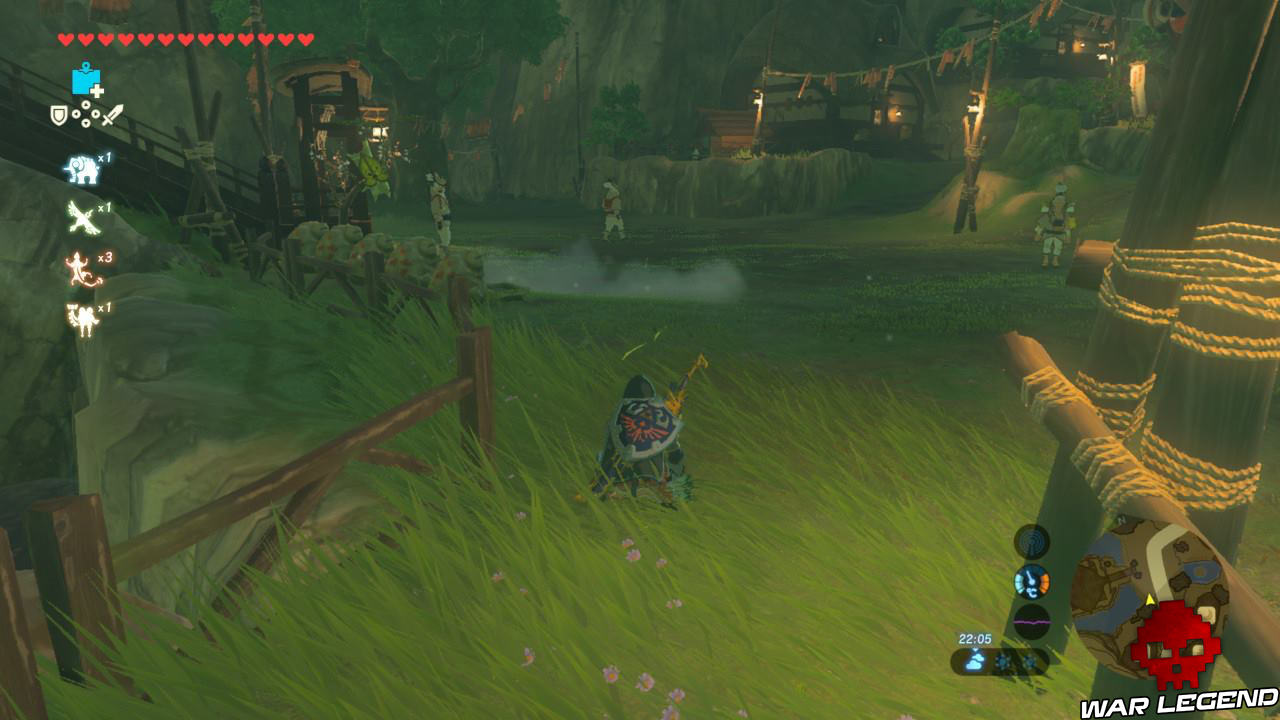Adjust the celsius temperature gauge dial
The height and width of the screenshot is (720, 1280).
[x=1031, y=581]
